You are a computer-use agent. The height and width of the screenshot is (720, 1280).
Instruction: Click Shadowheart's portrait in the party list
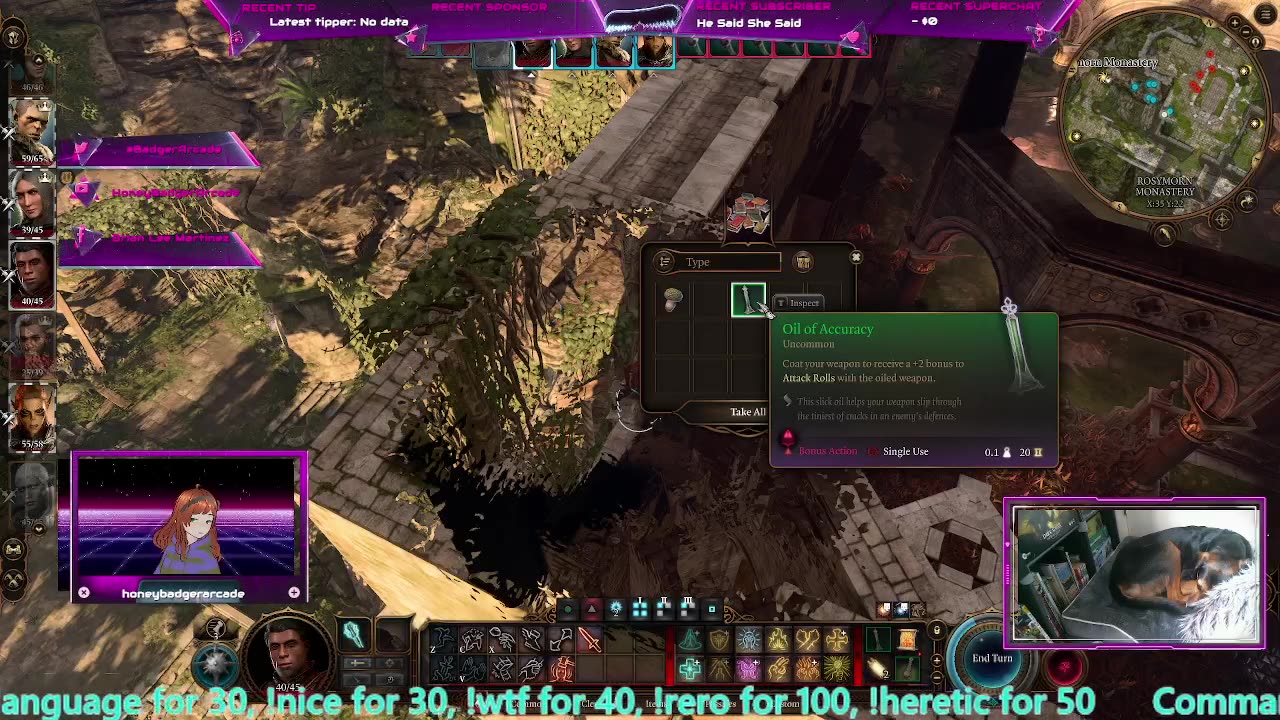(x=30, y=200)
